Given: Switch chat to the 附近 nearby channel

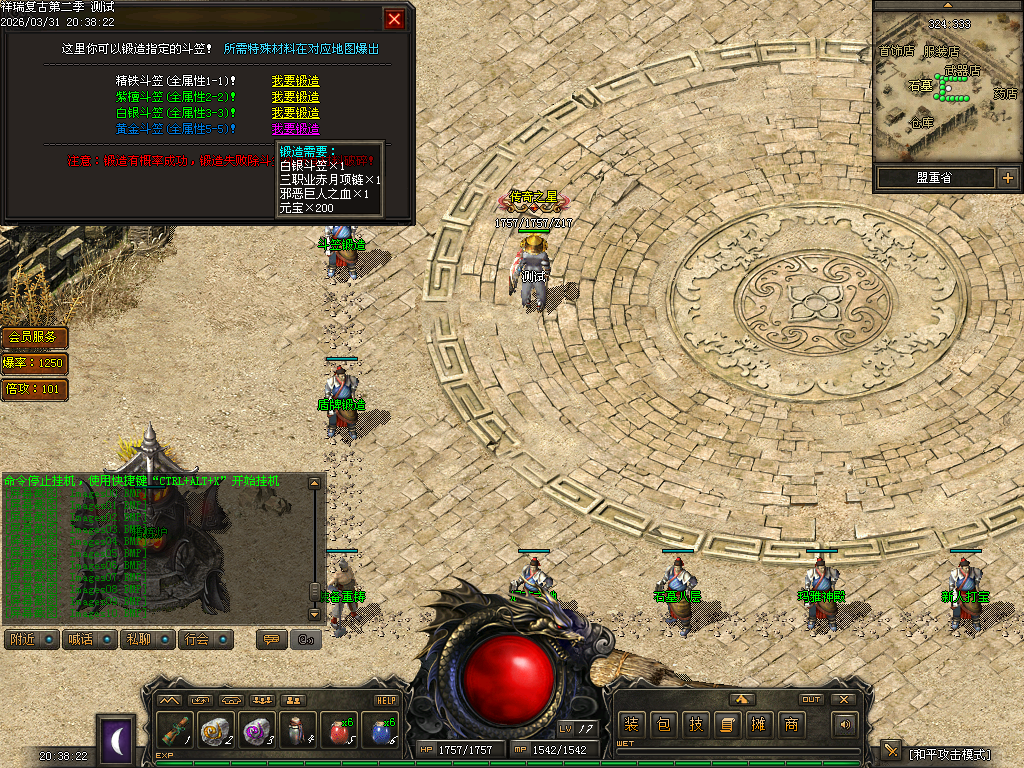Looking at the screenshot, I should [31, 639].
